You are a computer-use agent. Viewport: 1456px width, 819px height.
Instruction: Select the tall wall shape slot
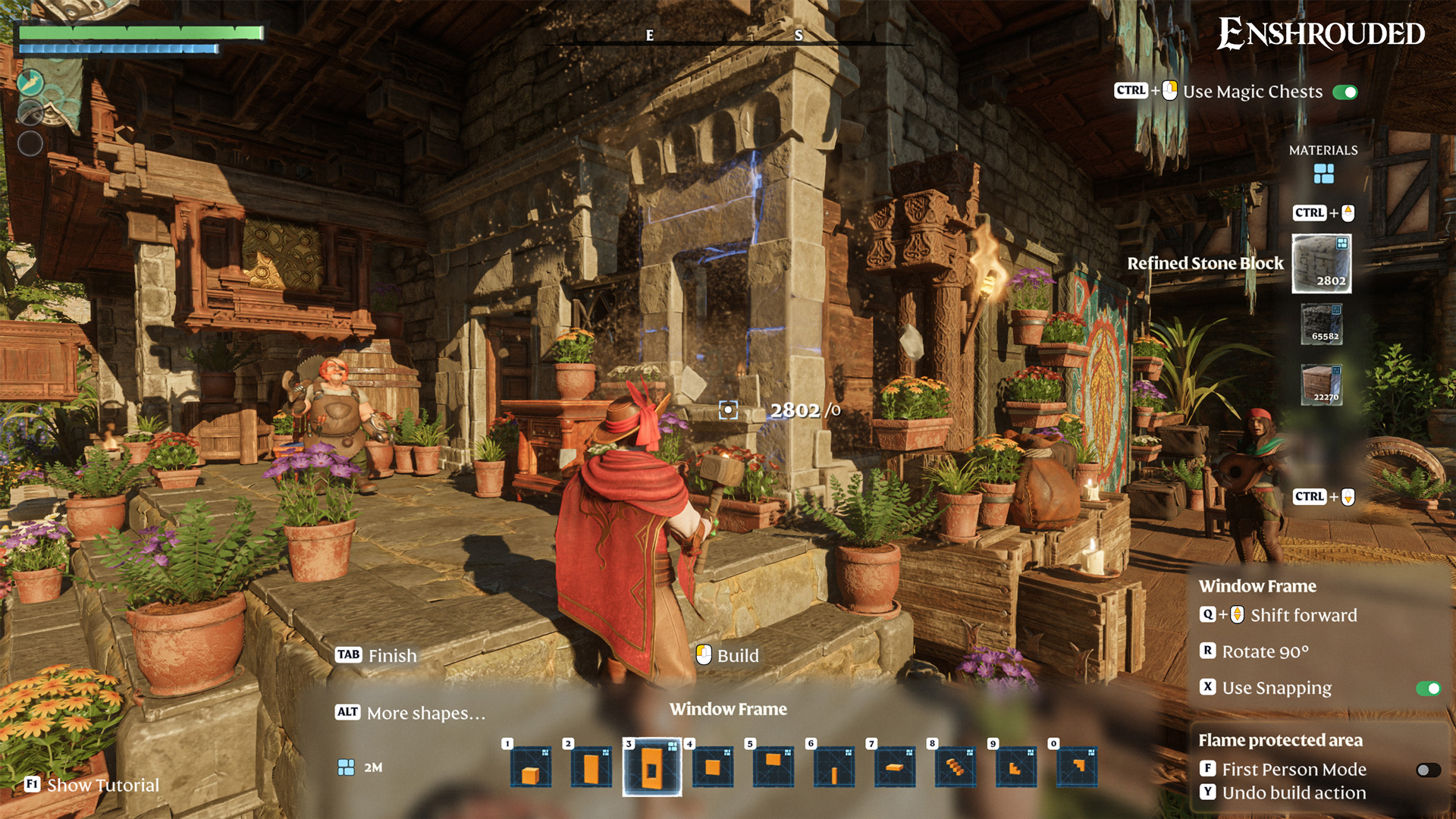click(x=591, y=767)
